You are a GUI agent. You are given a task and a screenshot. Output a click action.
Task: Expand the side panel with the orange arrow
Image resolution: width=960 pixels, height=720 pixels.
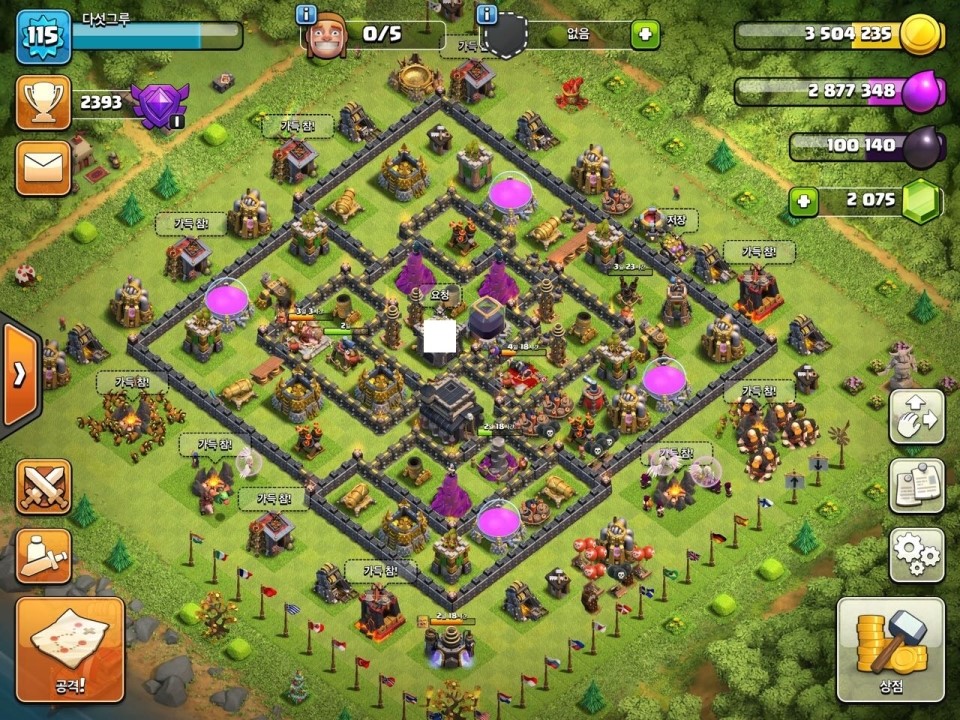pyautogui.click(x=19, y=374)
